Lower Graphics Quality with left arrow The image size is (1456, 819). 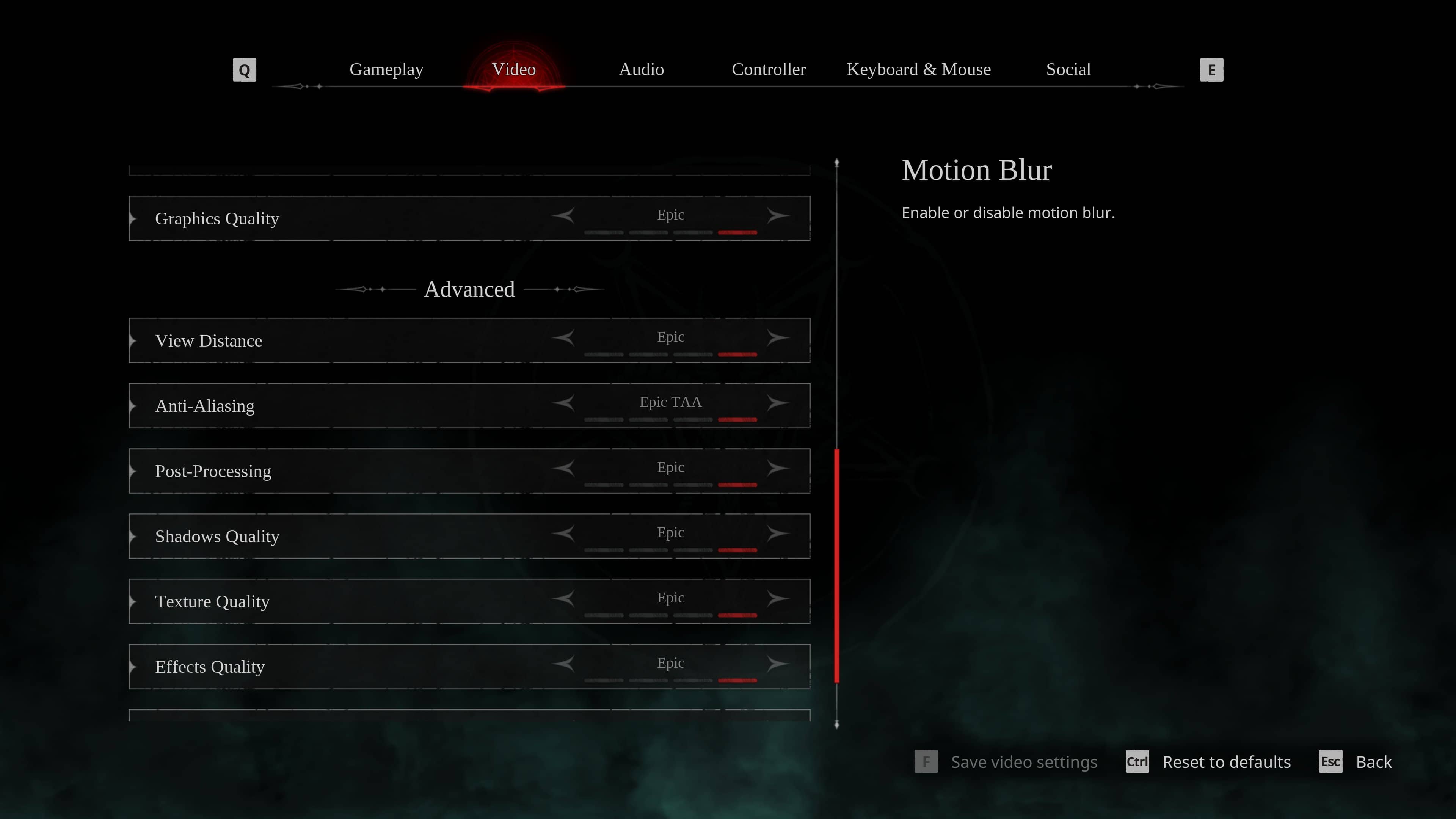pos(563,215)
